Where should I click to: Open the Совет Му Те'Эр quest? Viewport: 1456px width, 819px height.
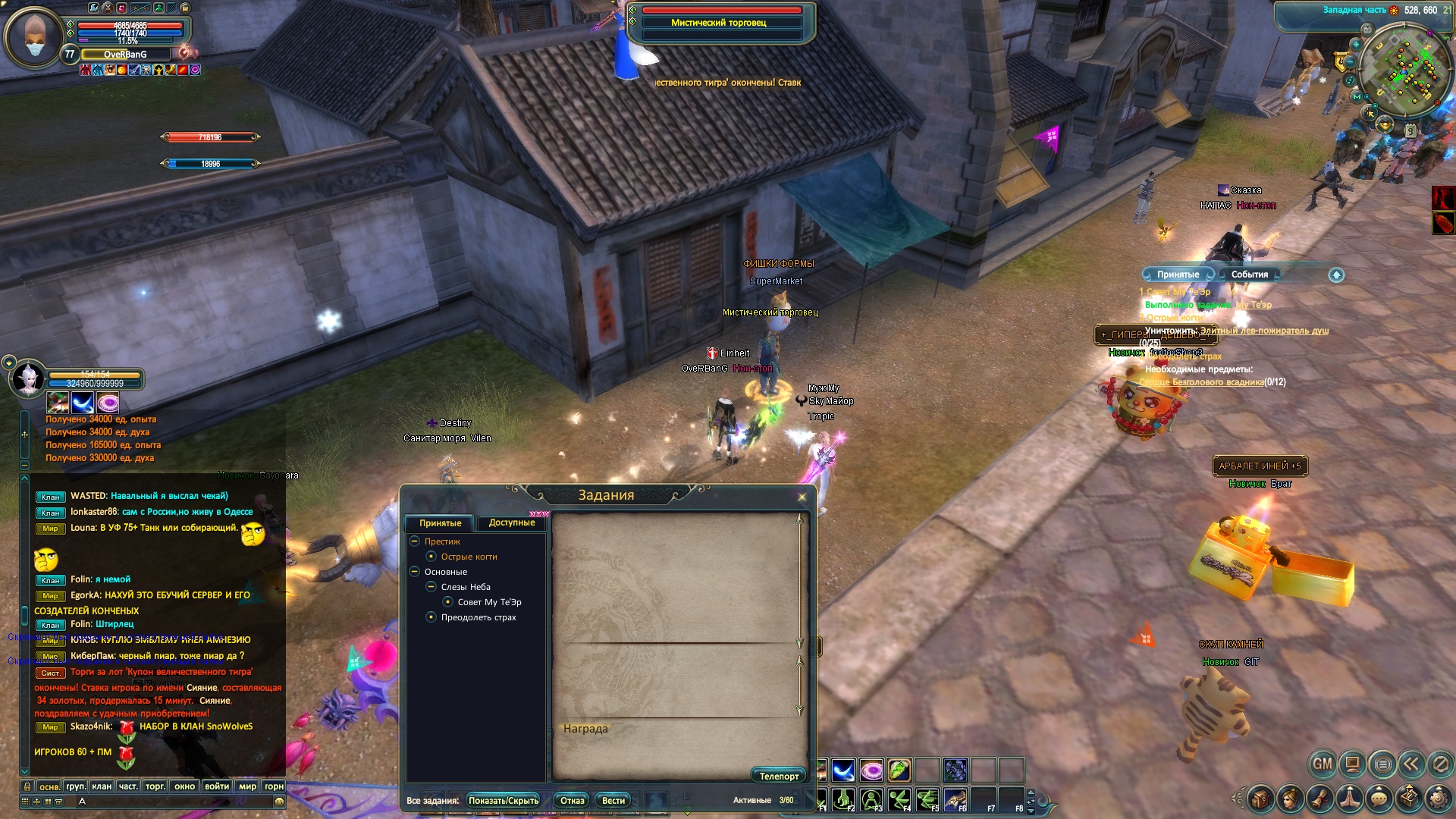[489, 602]
